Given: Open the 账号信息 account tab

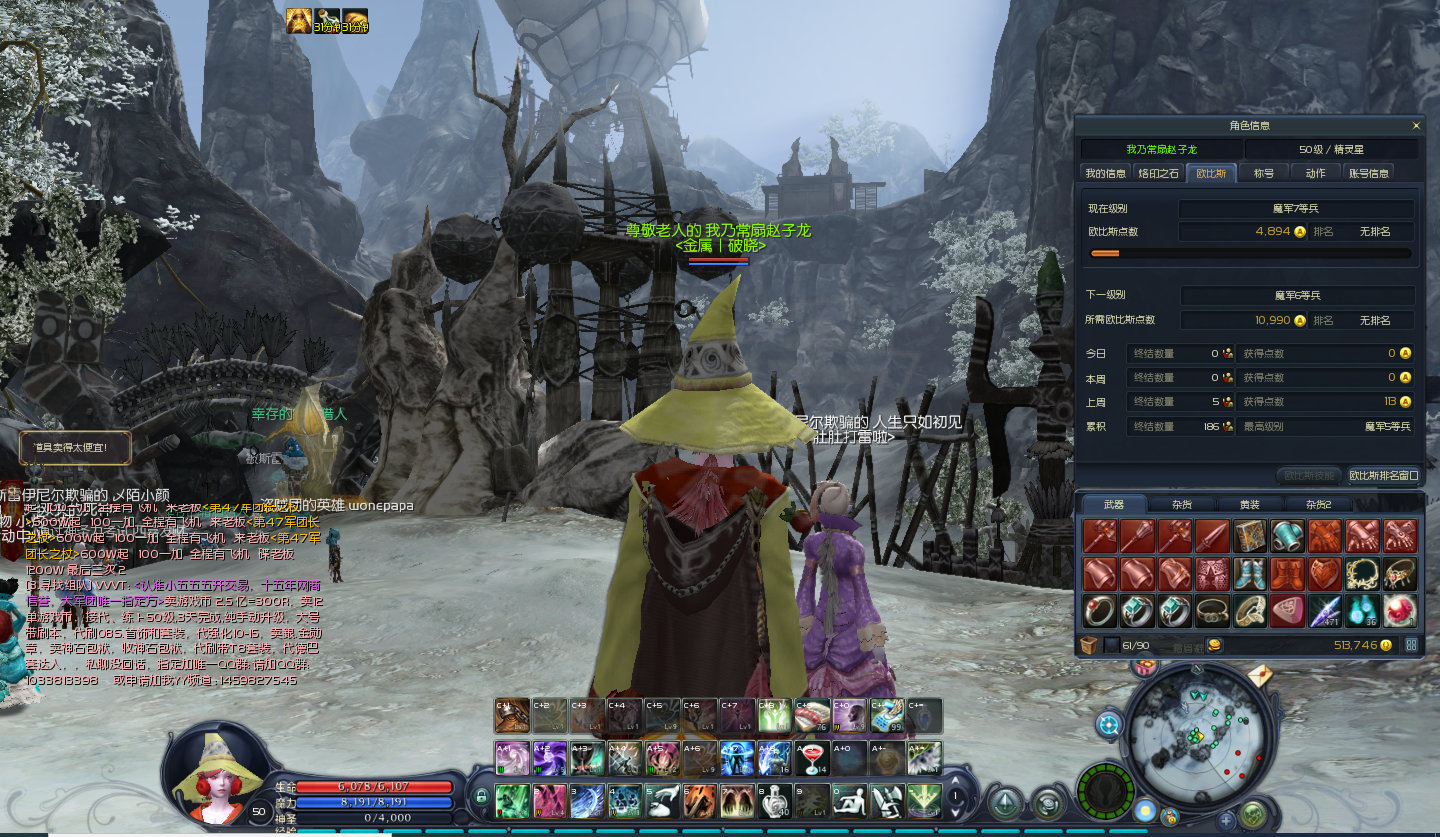Looking at the screenshot, I should pos(1368,173).
